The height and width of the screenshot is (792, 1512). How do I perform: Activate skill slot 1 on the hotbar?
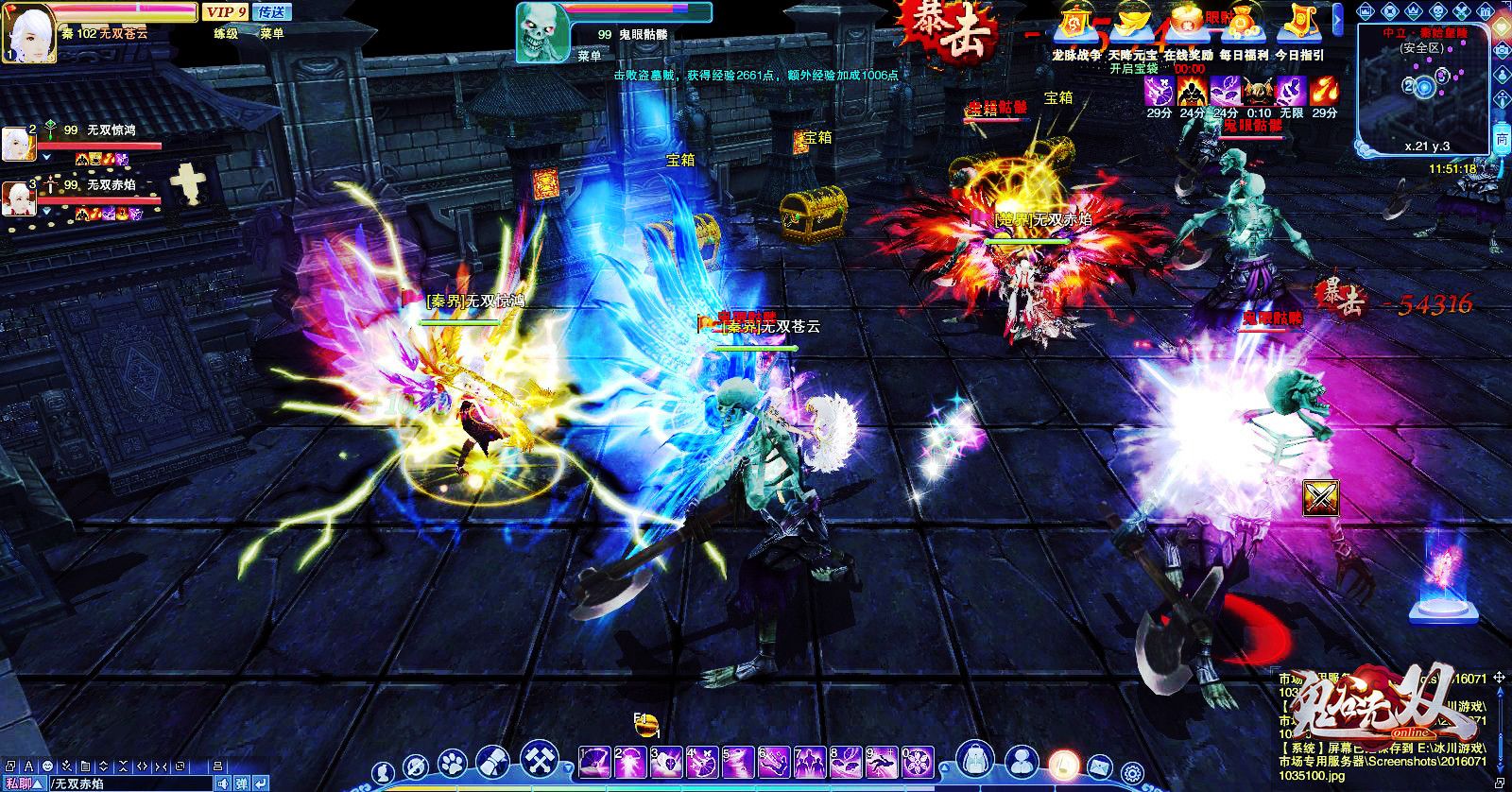(595, 761)
